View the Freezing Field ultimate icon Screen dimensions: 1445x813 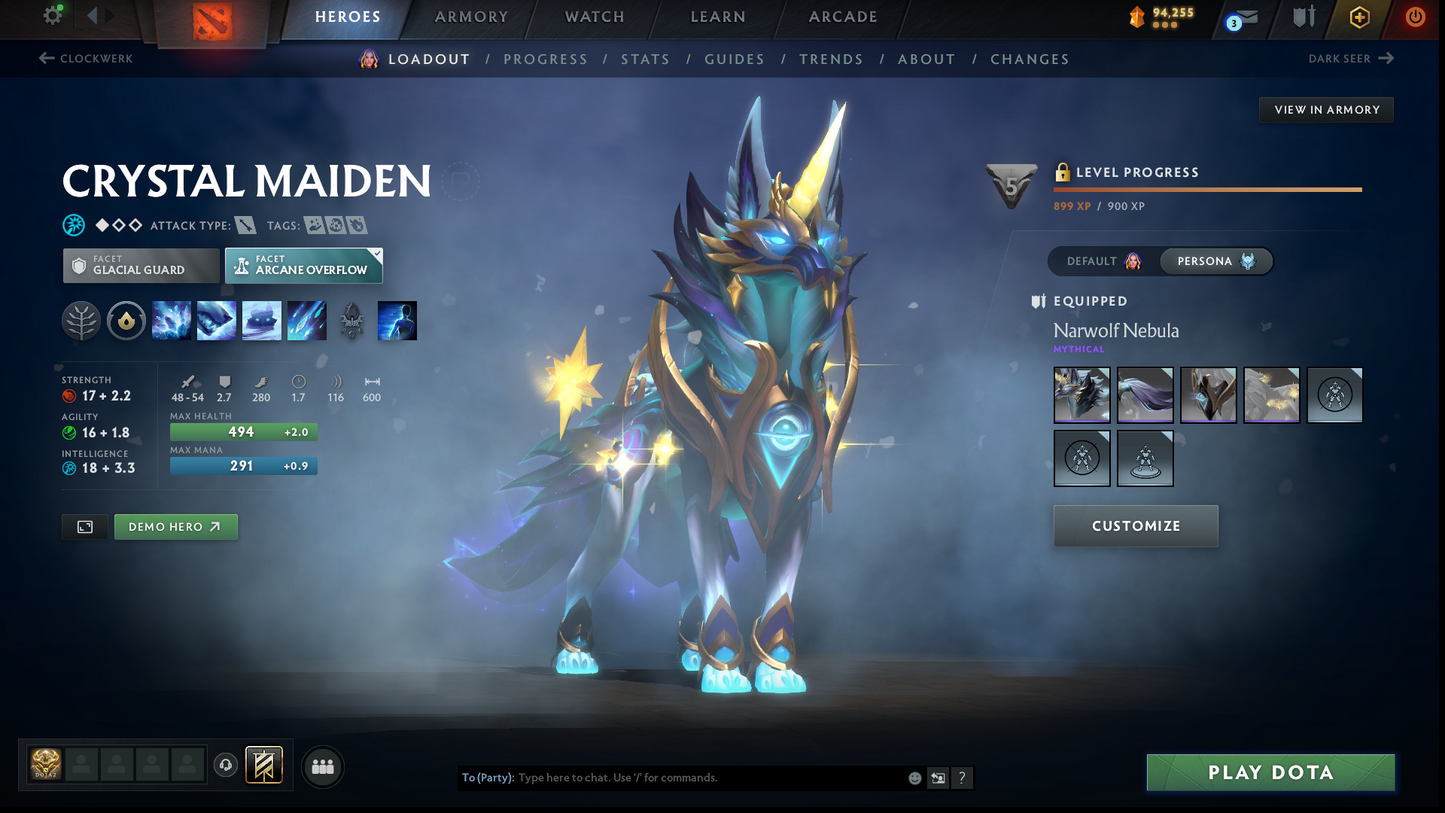pos(306,320)
